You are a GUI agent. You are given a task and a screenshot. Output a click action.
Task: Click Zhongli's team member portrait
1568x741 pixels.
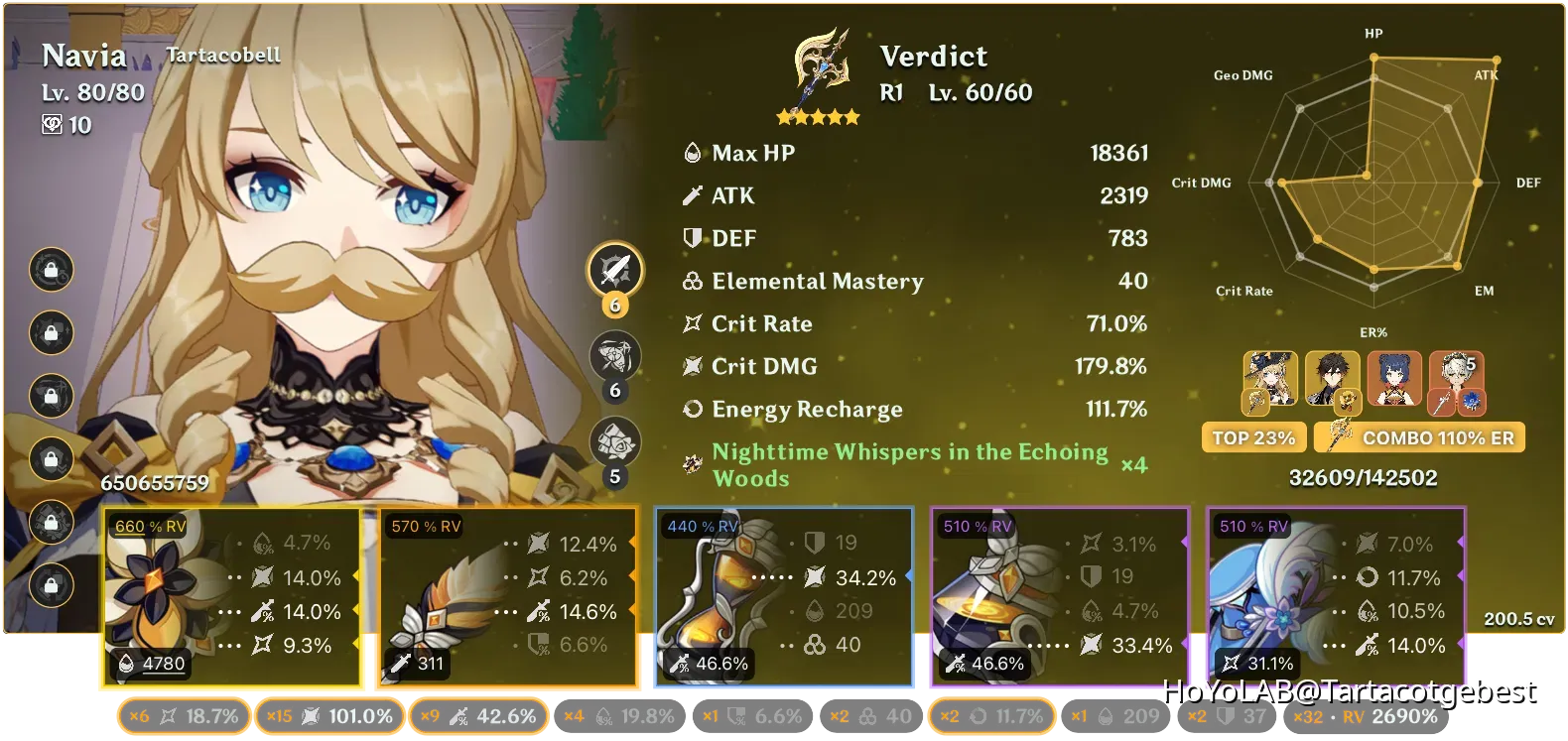coord(1335,382)
